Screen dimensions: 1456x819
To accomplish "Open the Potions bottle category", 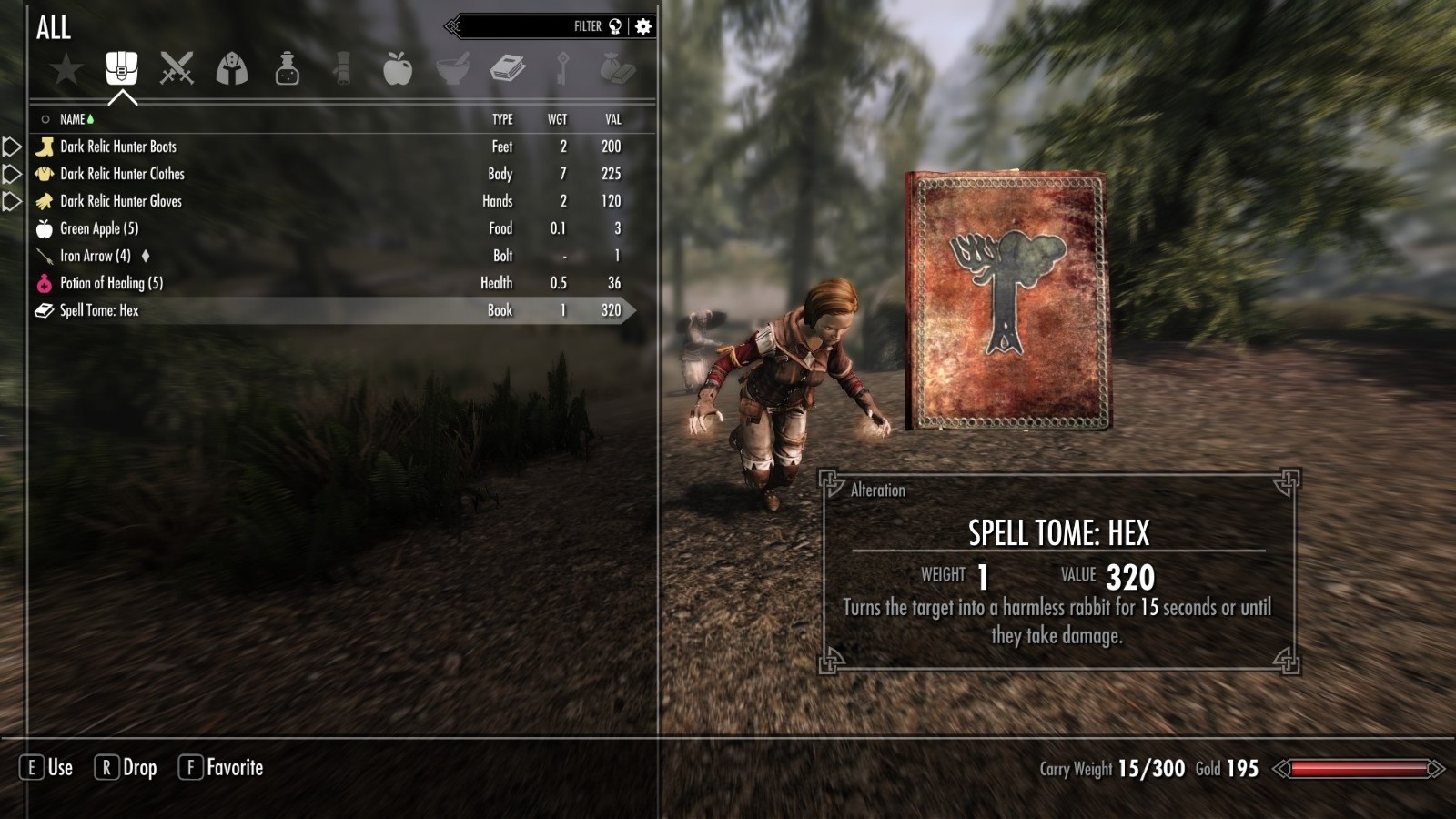I will click(288, 68).
